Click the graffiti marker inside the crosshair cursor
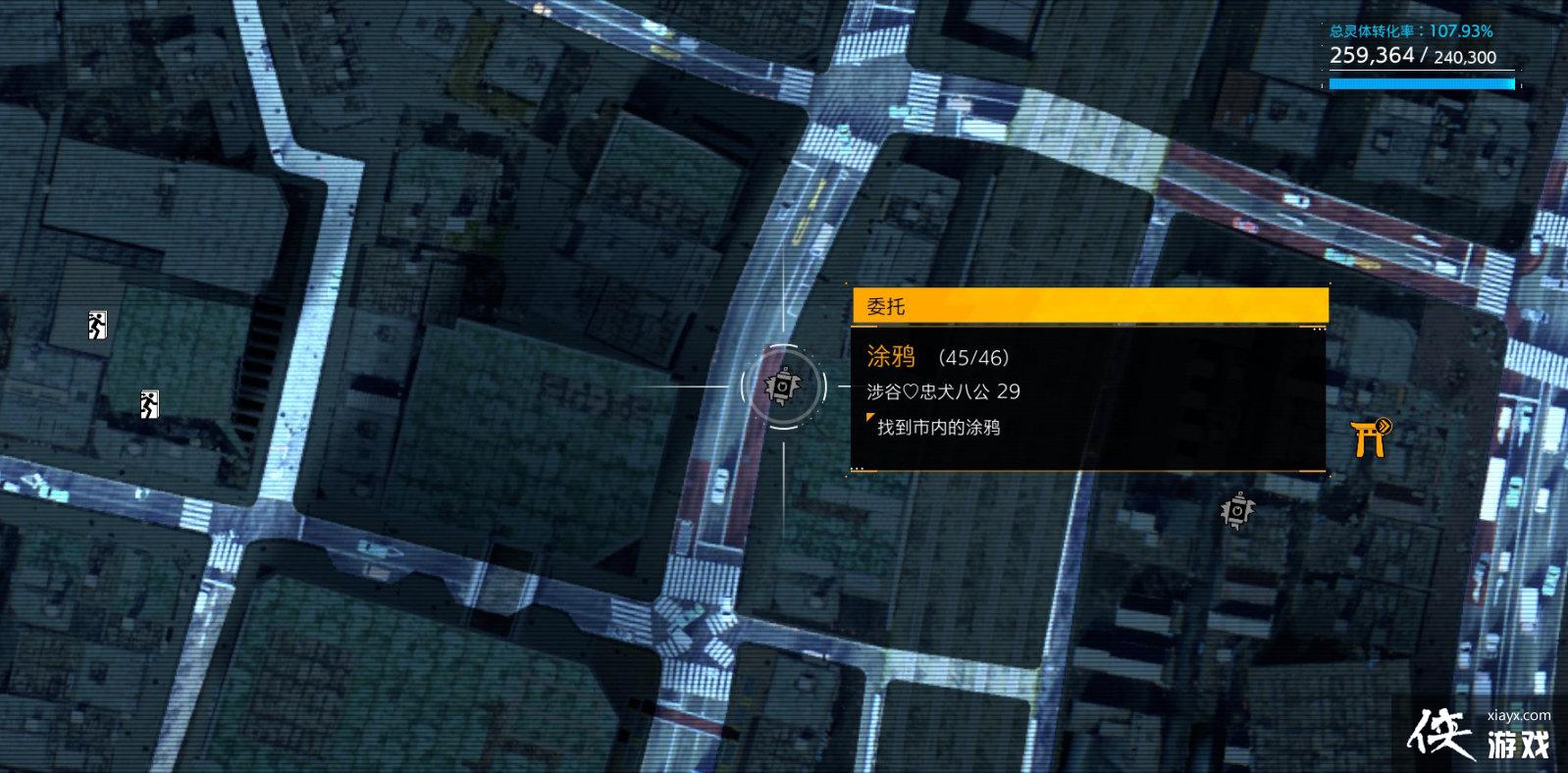Image resolution: width=1568 pixels, height=773 pixels. click(782, 386)
